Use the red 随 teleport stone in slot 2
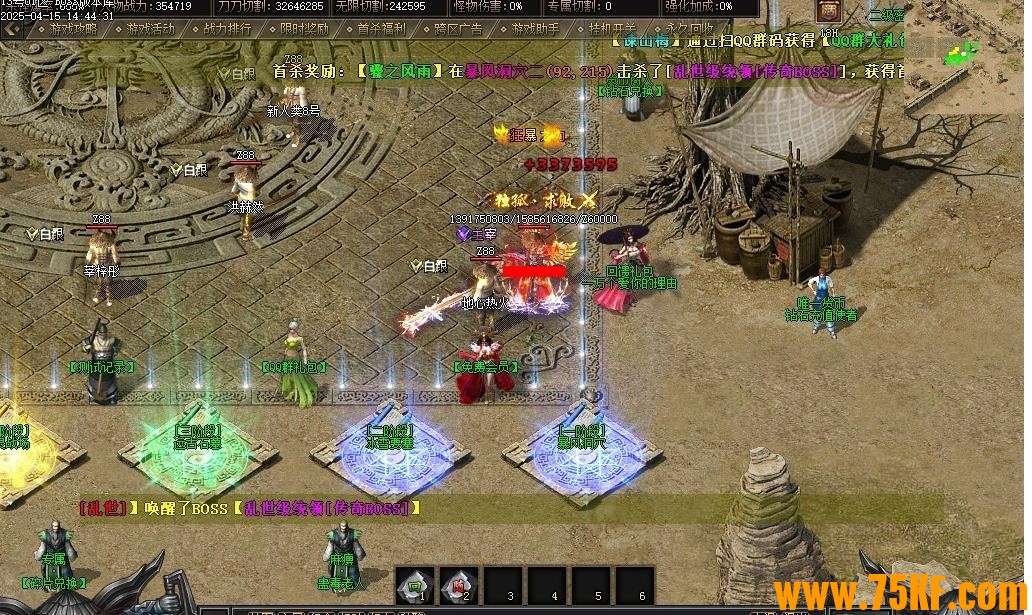 point(458,585)
